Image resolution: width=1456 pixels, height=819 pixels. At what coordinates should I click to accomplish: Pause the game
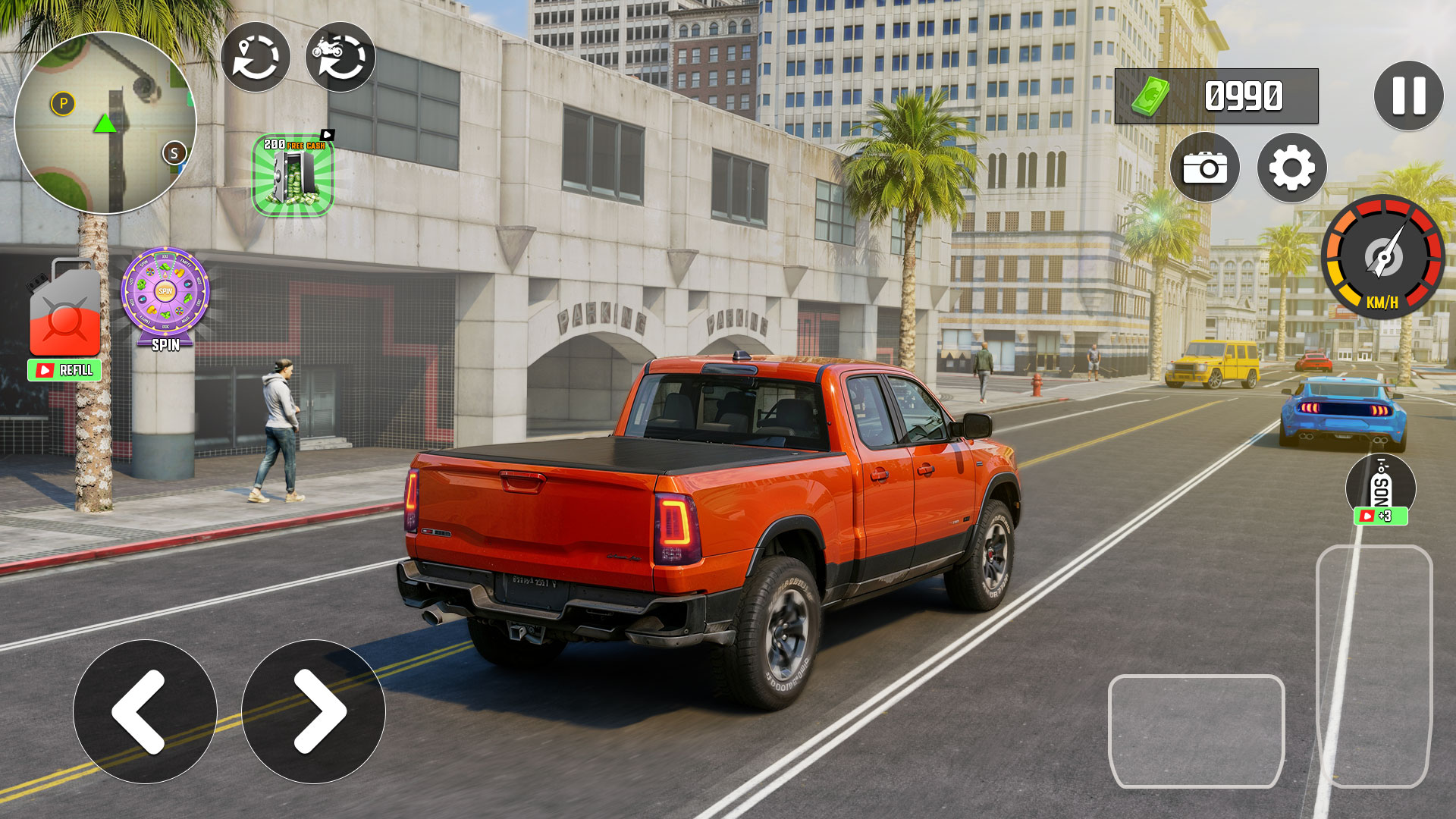tap(1408, 96)
